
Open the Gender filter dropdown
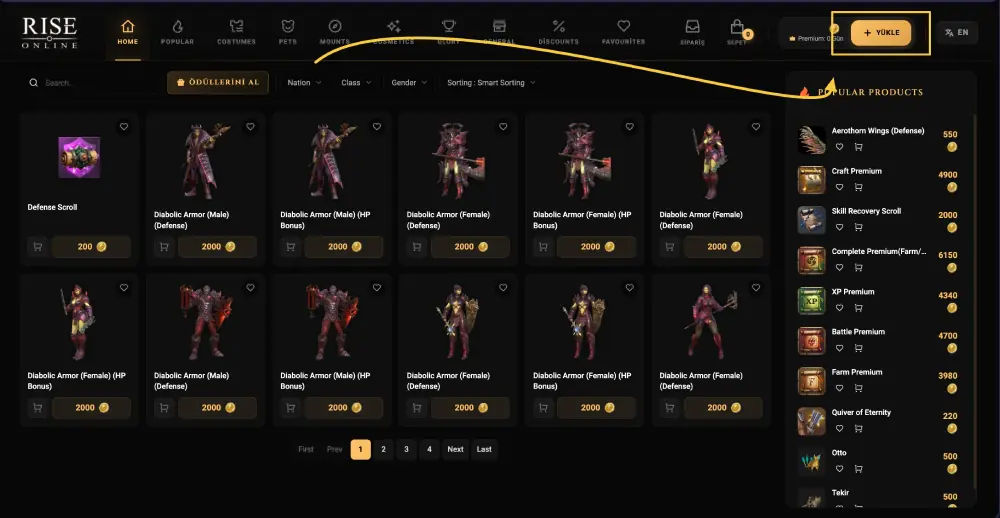click(x=409, y=83)
